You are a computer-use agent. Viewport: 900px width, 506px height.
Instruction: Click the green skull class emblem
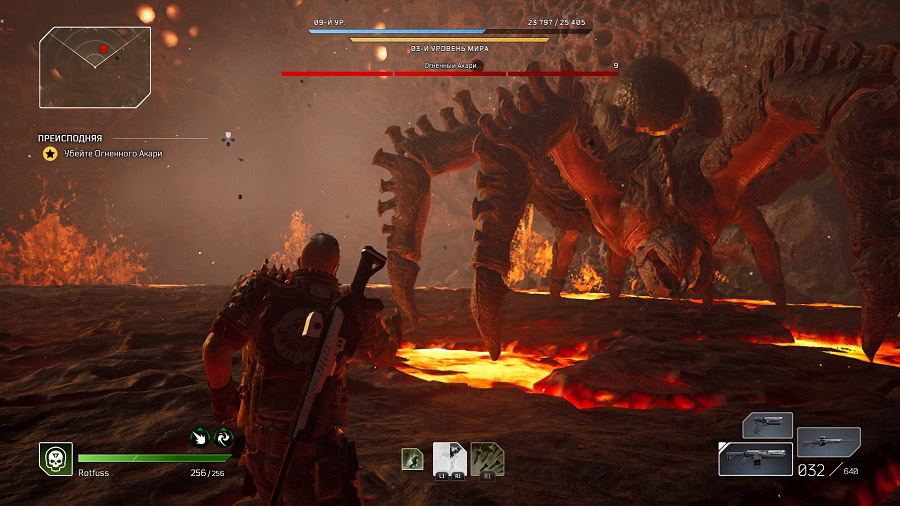coord(55,458)
